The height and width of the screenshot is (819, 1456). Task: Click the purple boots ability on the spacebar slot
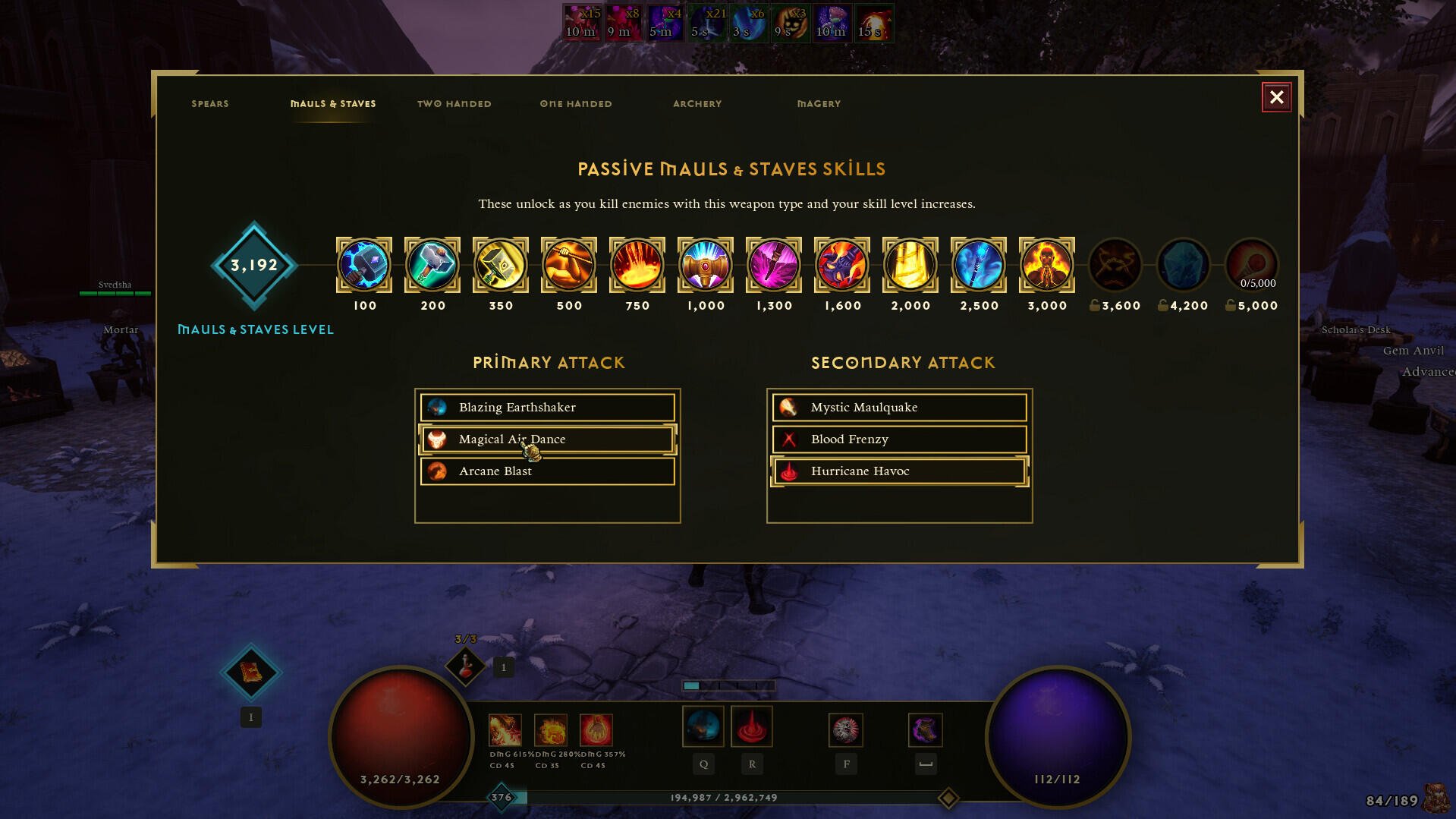[x=925, y=729]
